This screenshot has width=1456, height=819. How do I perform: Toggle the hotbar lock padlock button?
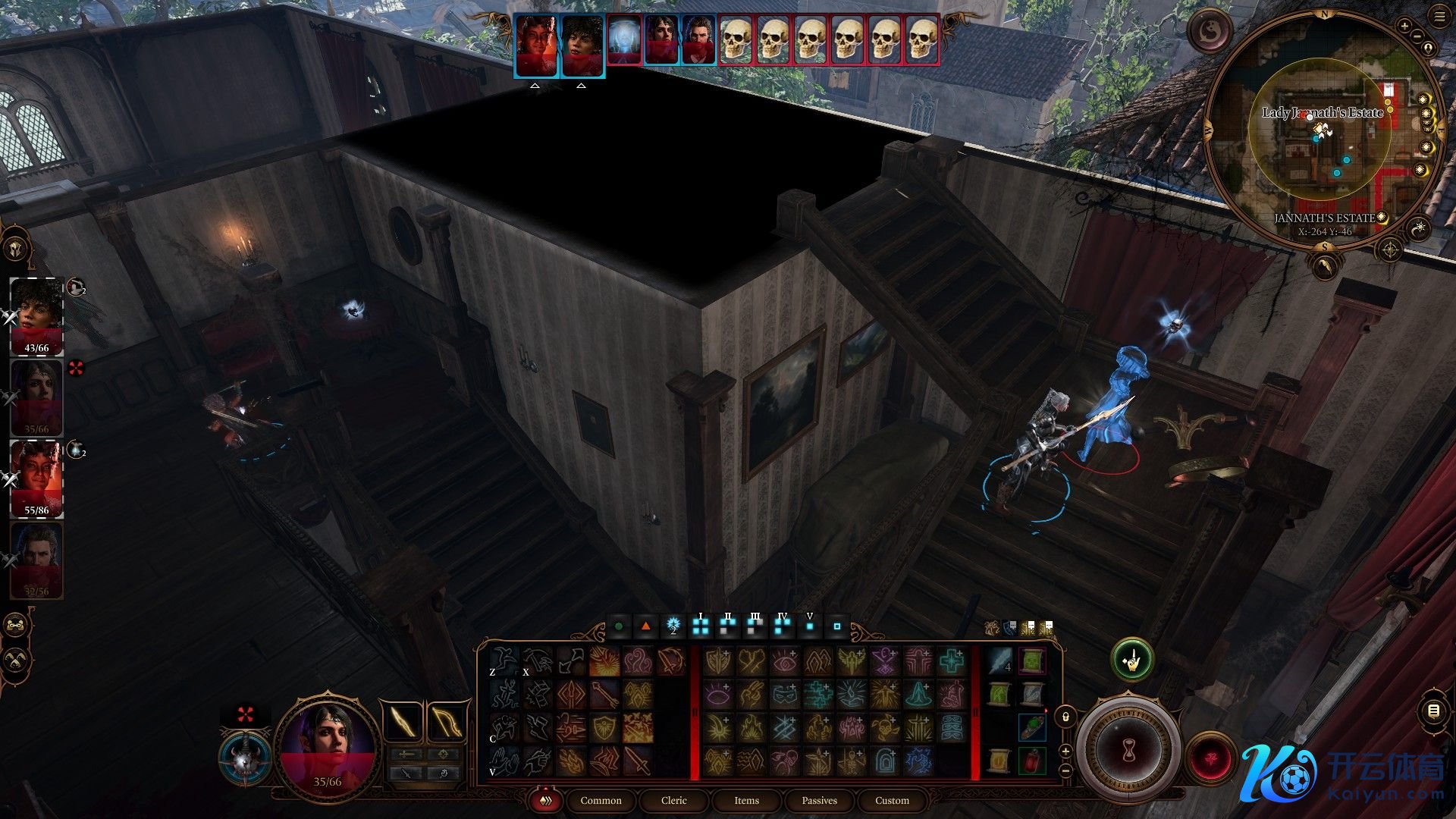[x=1065, y=717]
